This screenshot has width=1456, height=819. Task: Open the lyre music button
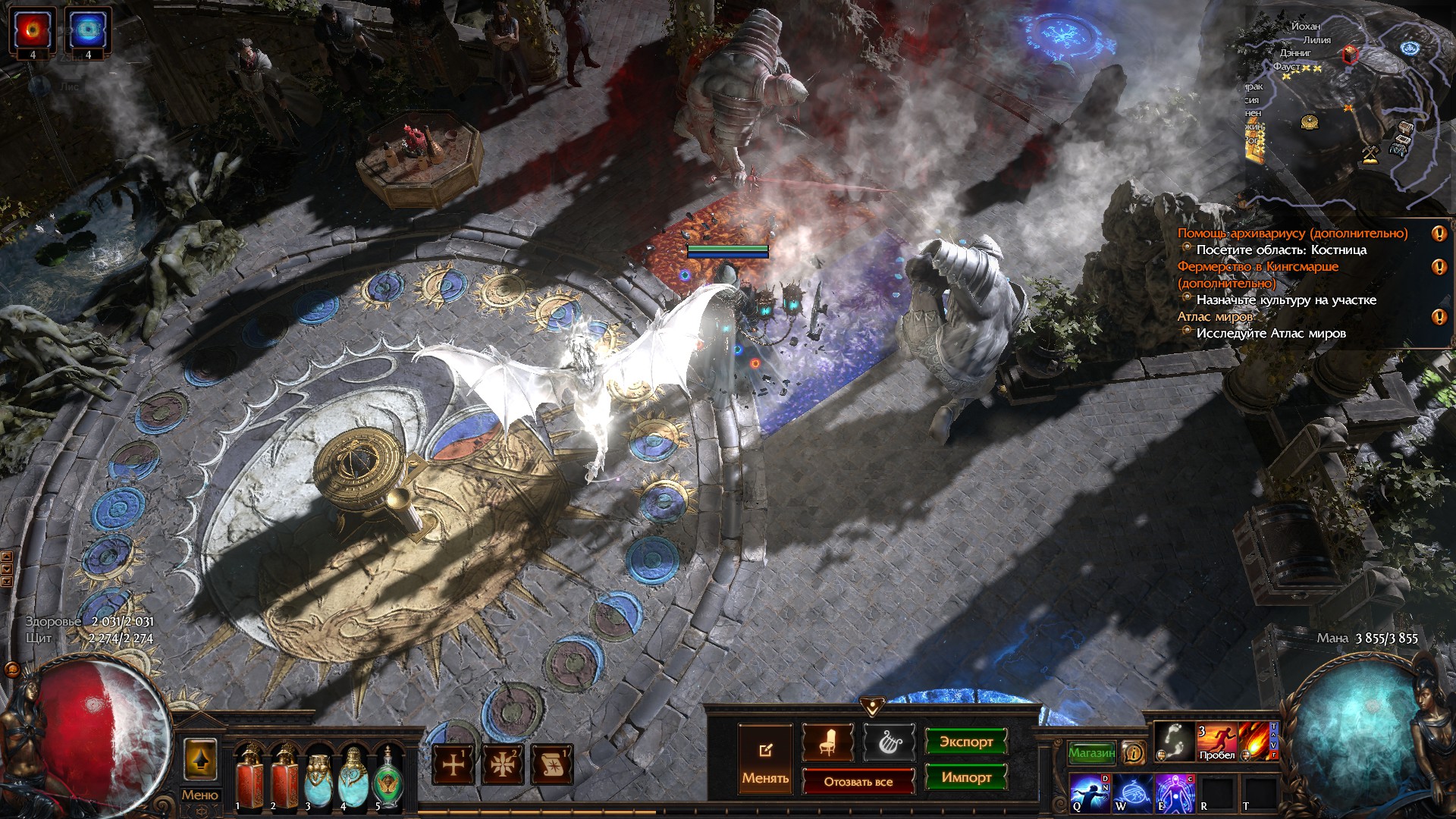click(888, 742)
